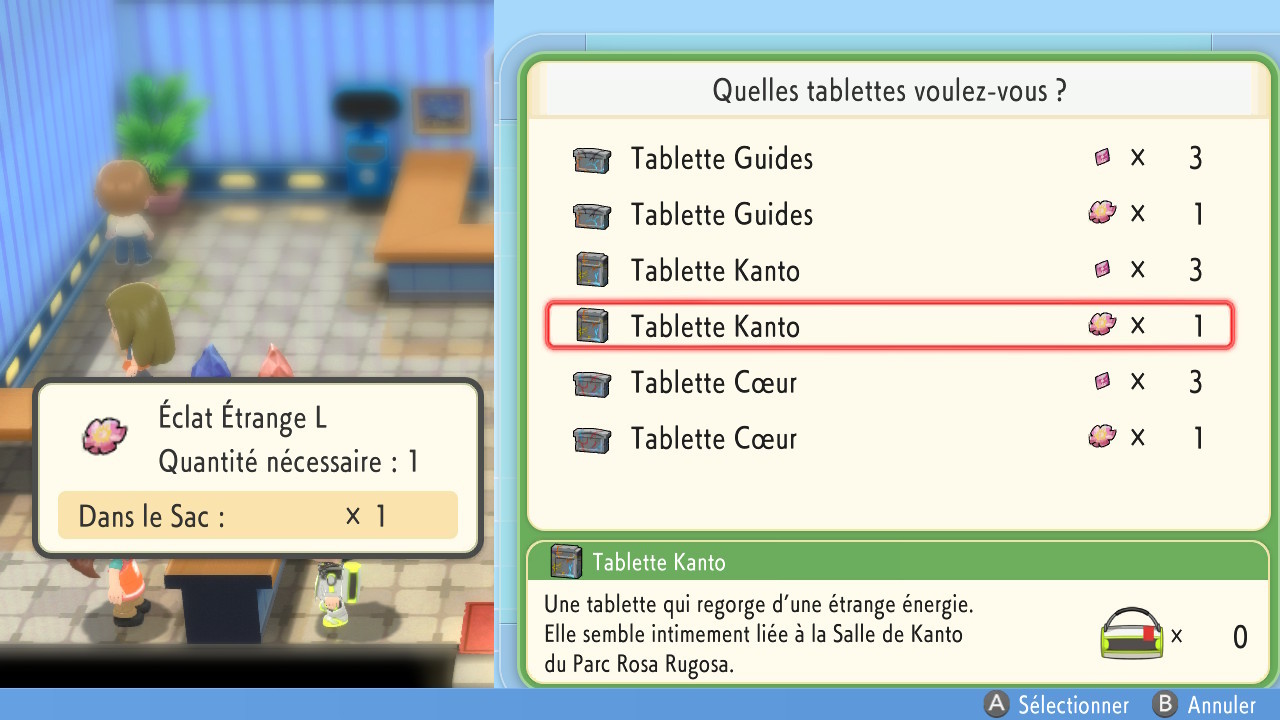The image size is (1280, 720).
Task: Select the Tablette Cœur menu entry costing three shards
Action: (x=712, y=382)
